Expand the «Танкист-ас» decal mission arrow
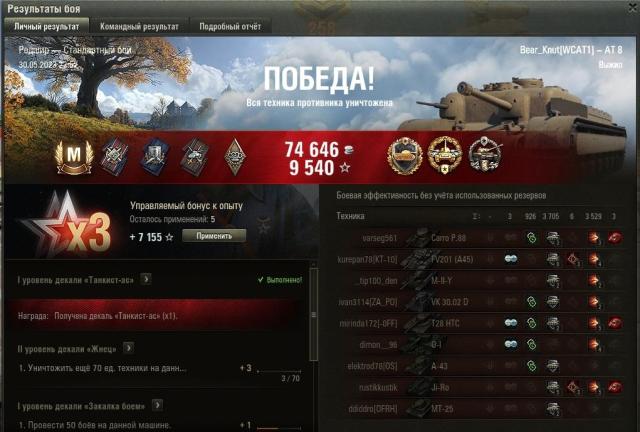 coord(146,279)
